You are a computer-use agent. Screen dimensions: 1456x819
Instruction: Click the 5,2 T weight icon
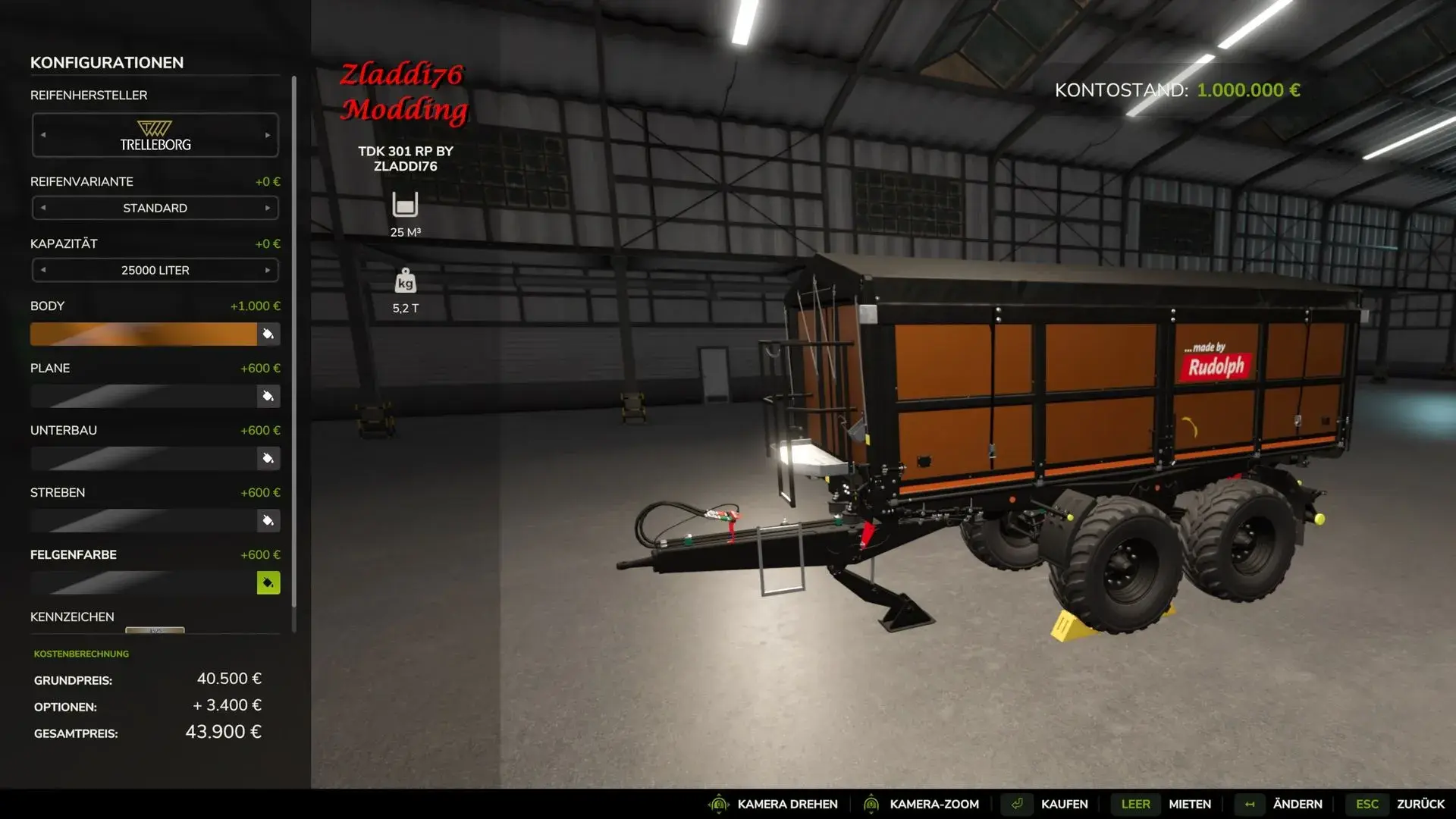click(406, 282)
